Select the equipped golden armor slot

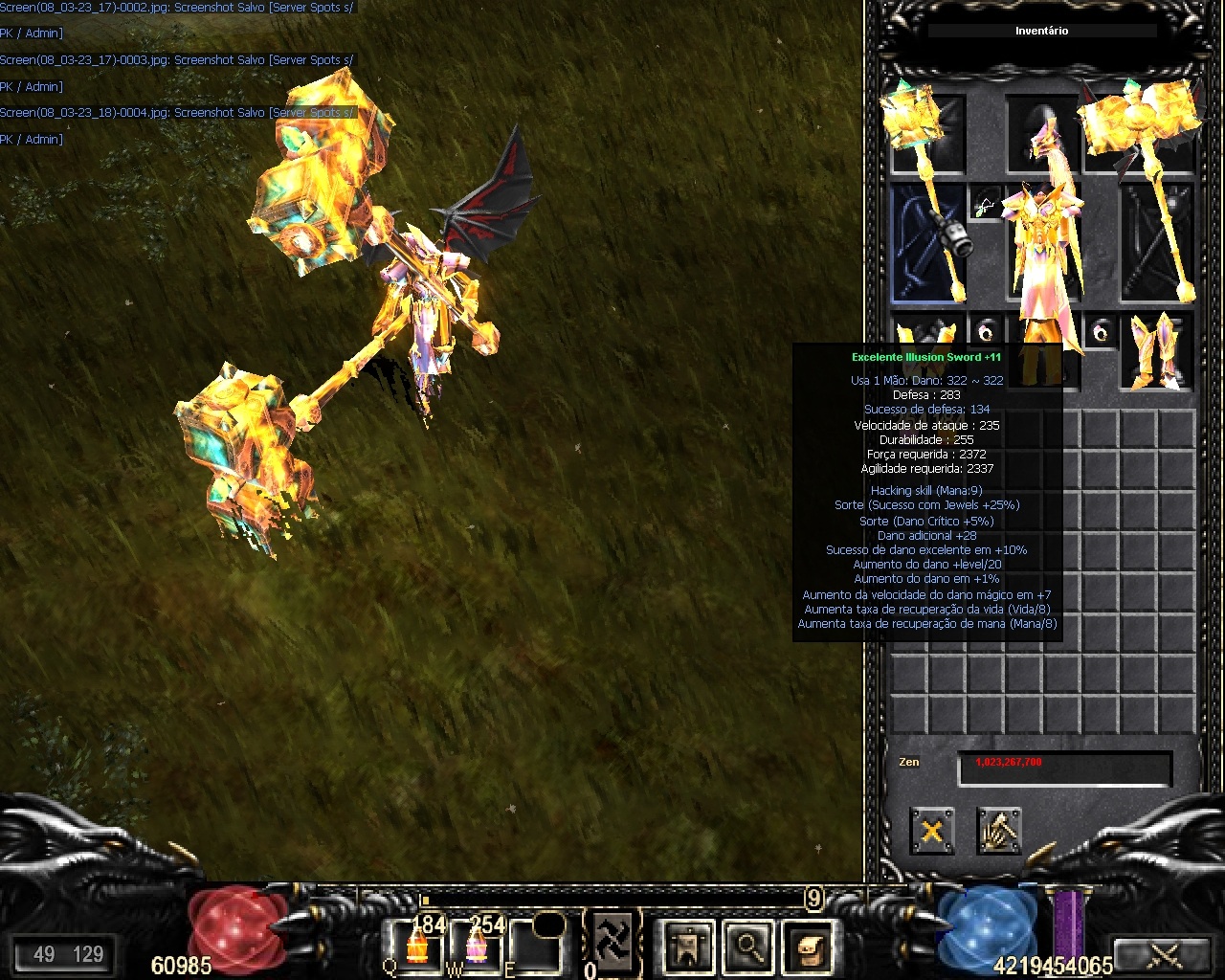click(x=1043, y=244)
